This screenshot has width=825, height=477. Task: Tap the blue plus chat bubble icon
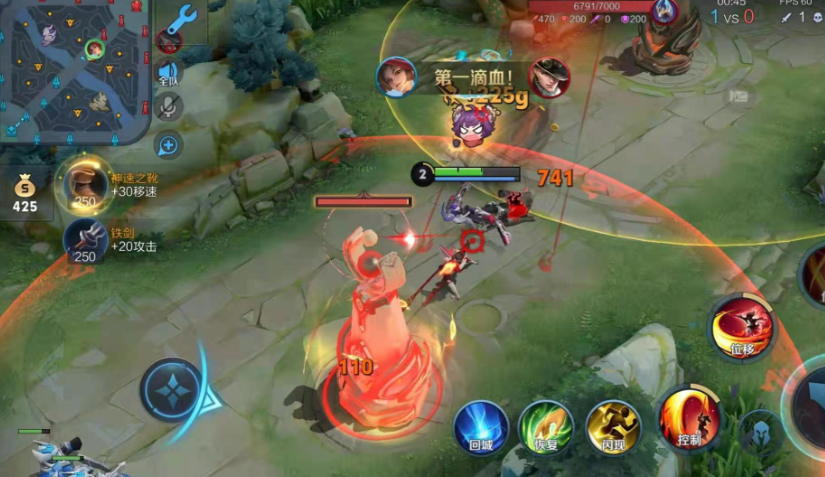tap(169, 146)
